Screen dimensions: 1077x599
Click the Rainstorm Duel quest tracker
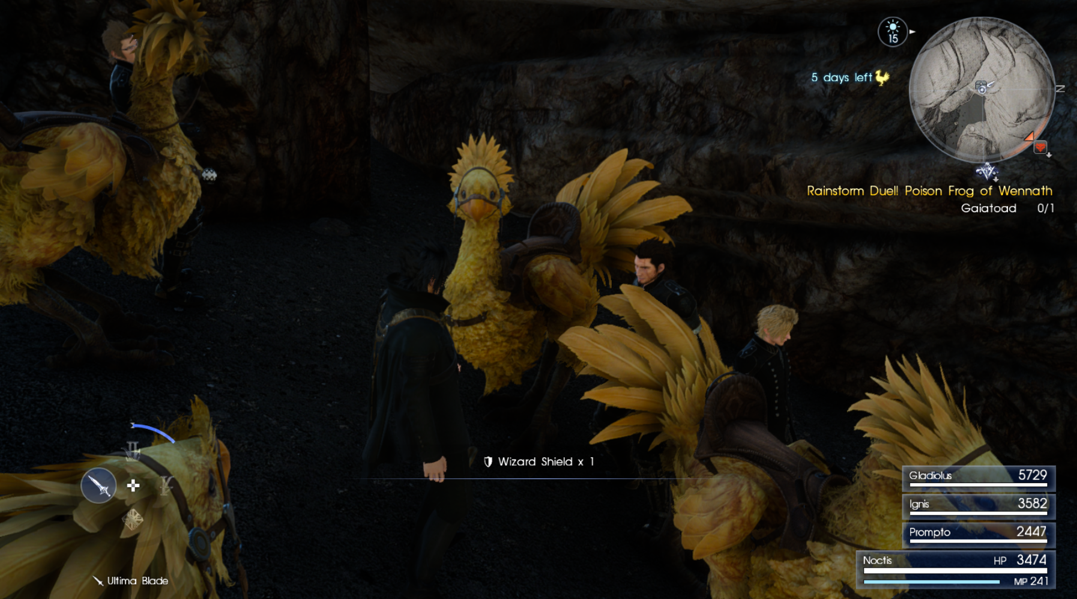929,191
